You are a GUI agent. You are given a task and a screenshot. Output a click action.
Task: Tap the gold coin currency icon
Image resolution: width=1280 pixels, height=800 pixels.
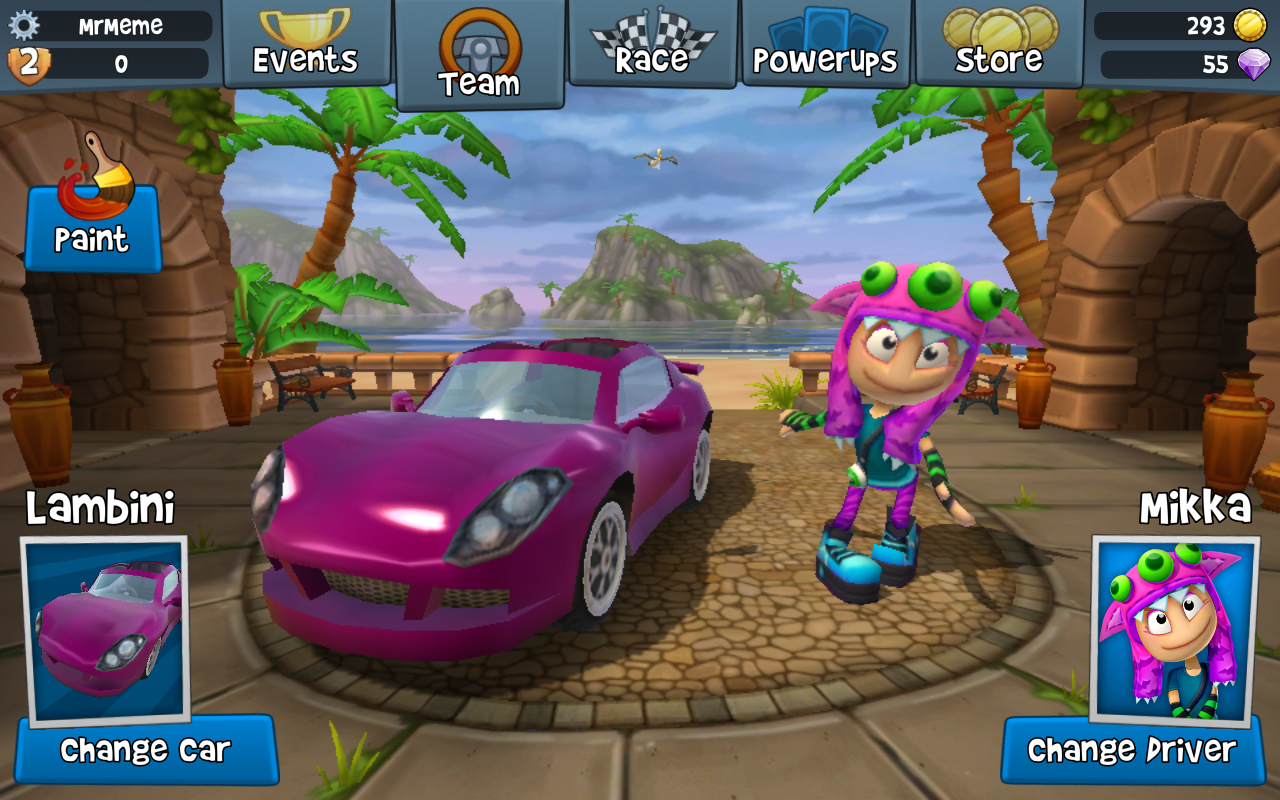coord(1249,25)
